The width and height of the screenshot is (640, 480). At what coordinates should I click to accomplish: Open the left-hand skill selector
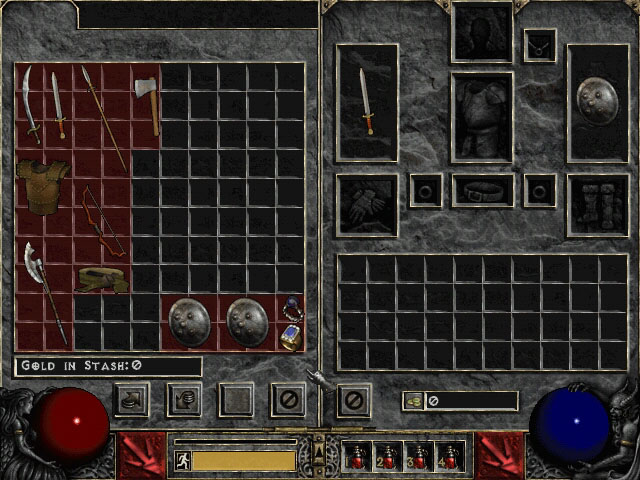(x=141, y=456)
